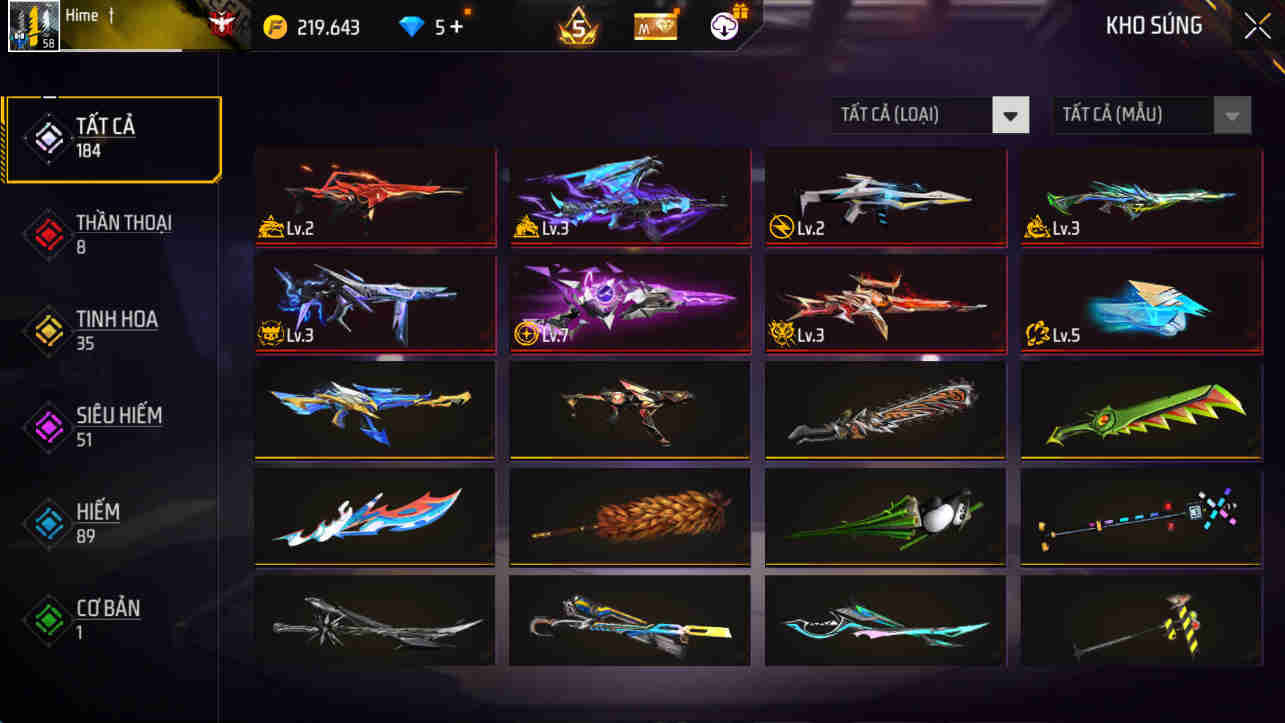This screenshot has height=723, width=1285.
Task: Open the TẤT CẢ (LOẠI) dropdown
Action: [916, 115]
